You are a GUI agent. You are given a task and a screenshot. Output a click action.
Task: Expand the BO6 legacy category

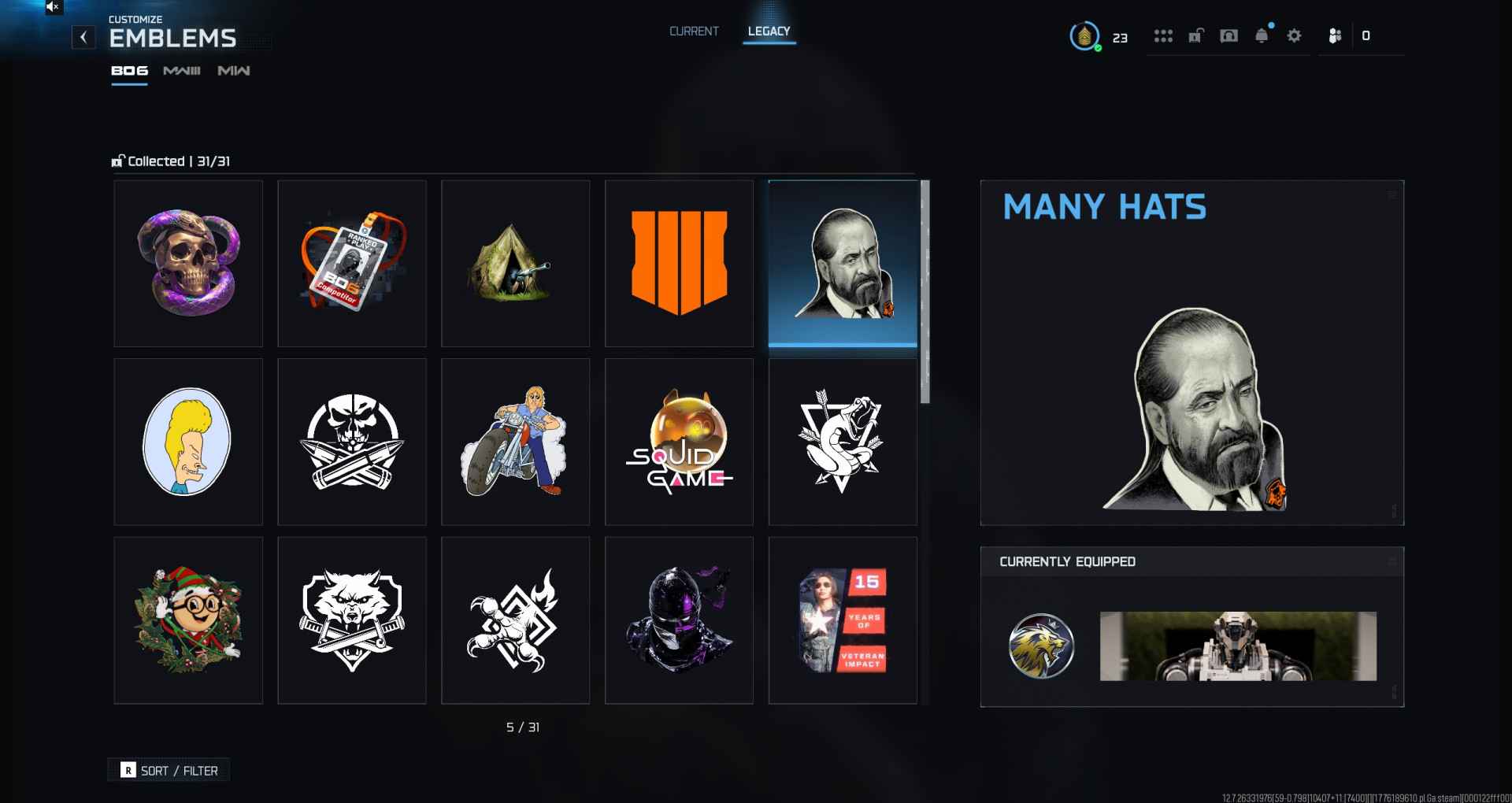tap(128, 70)
